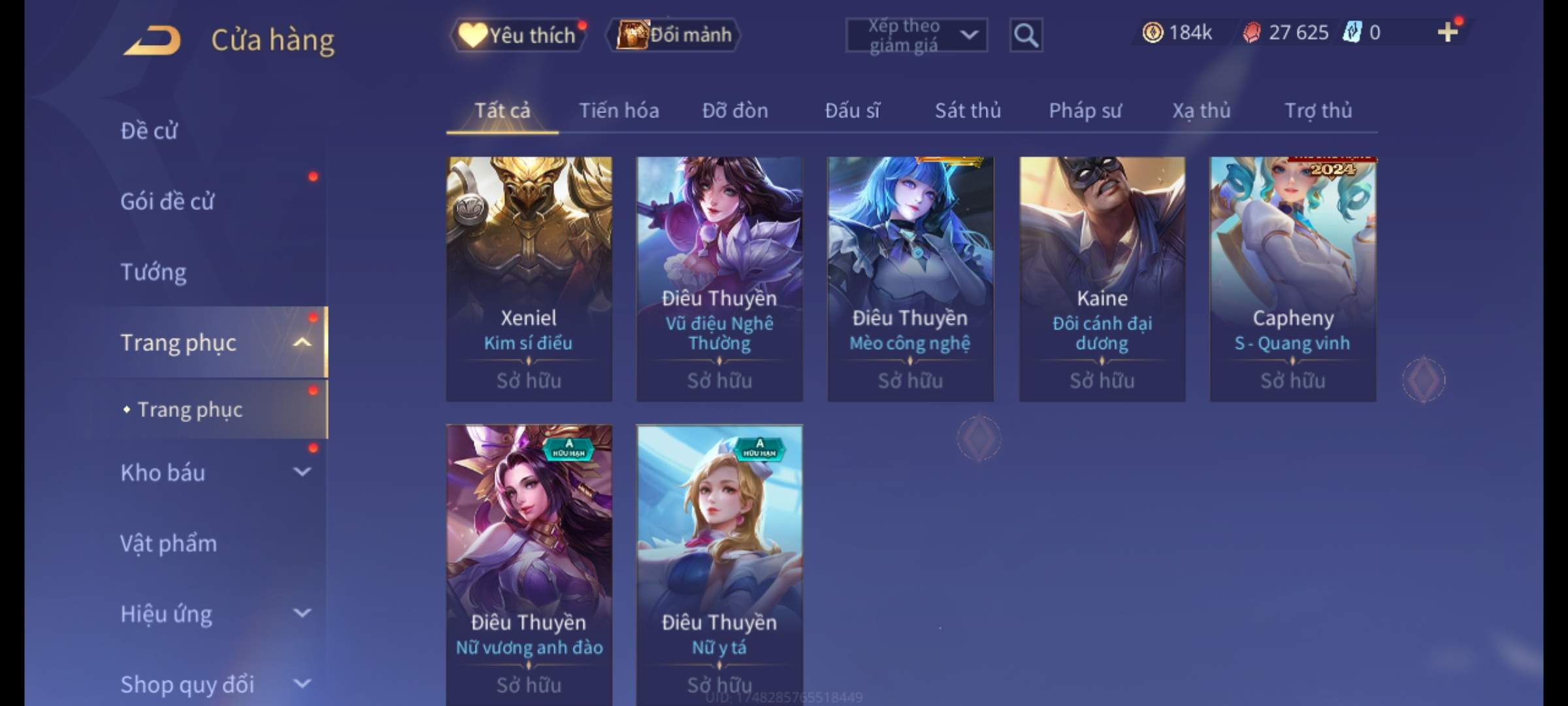Choose the Kaine Đôi cánh đại dương skin
The image size is (1568, 706).
pos(1102,278)
